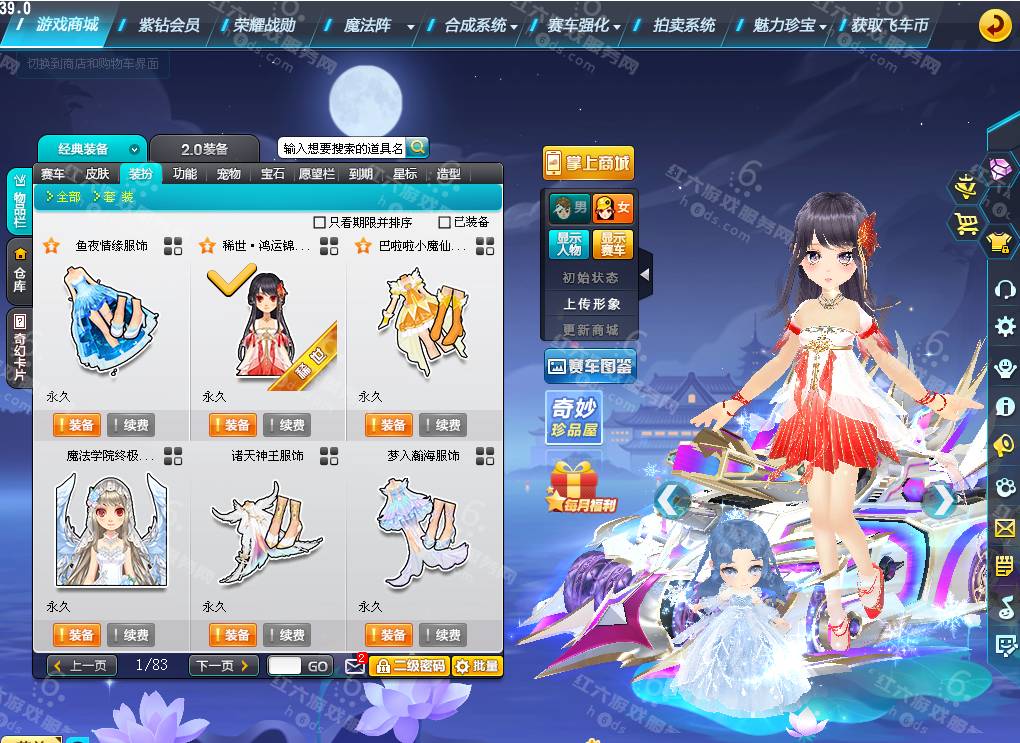Select the 赛车 category tab
The height and width of the screenshot is (743, 1020).
53,174
